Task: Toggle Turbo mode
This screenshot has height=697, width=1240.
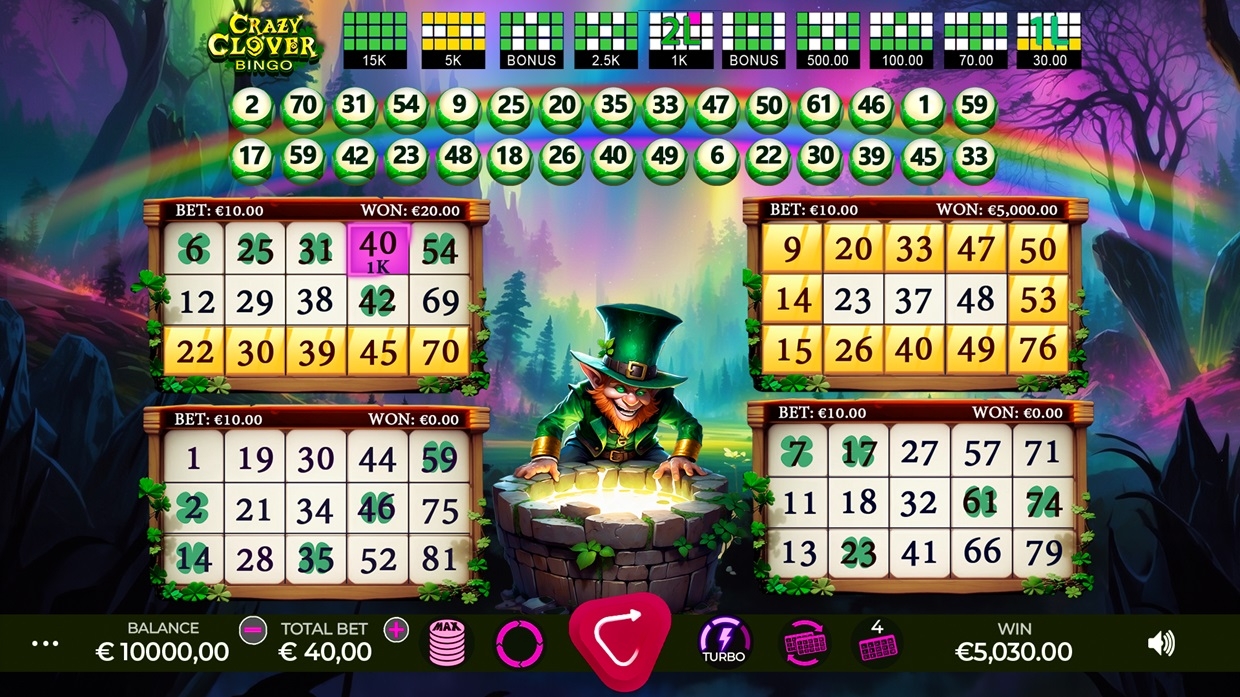Action: point(724,641)
